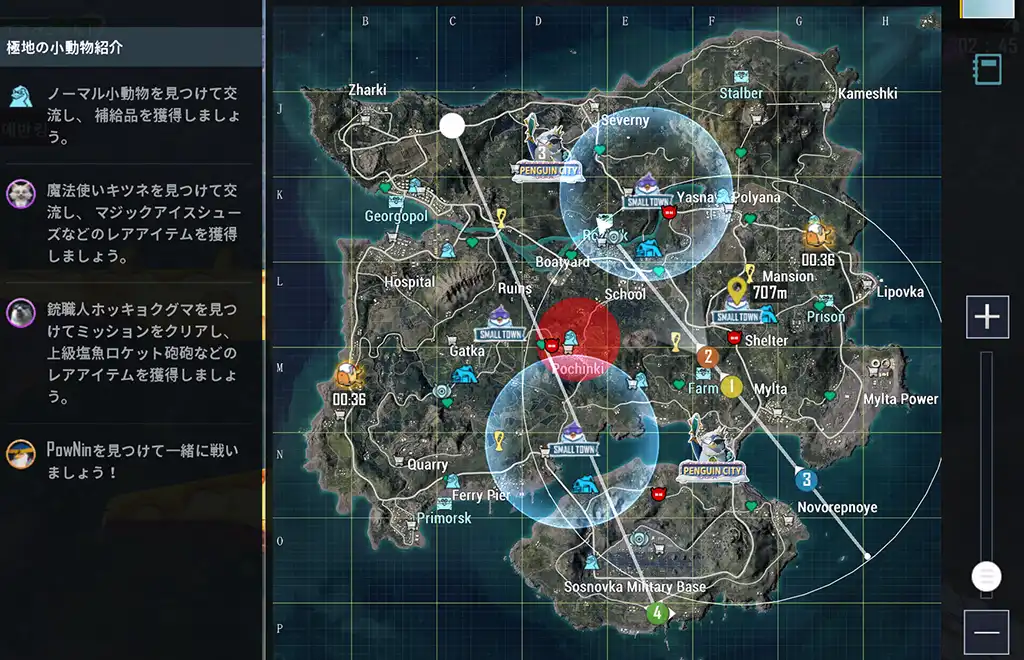This screenshot has width=1024, height=660.
Task: Select Small Town marker near Gatka
Action: point(498,322)
